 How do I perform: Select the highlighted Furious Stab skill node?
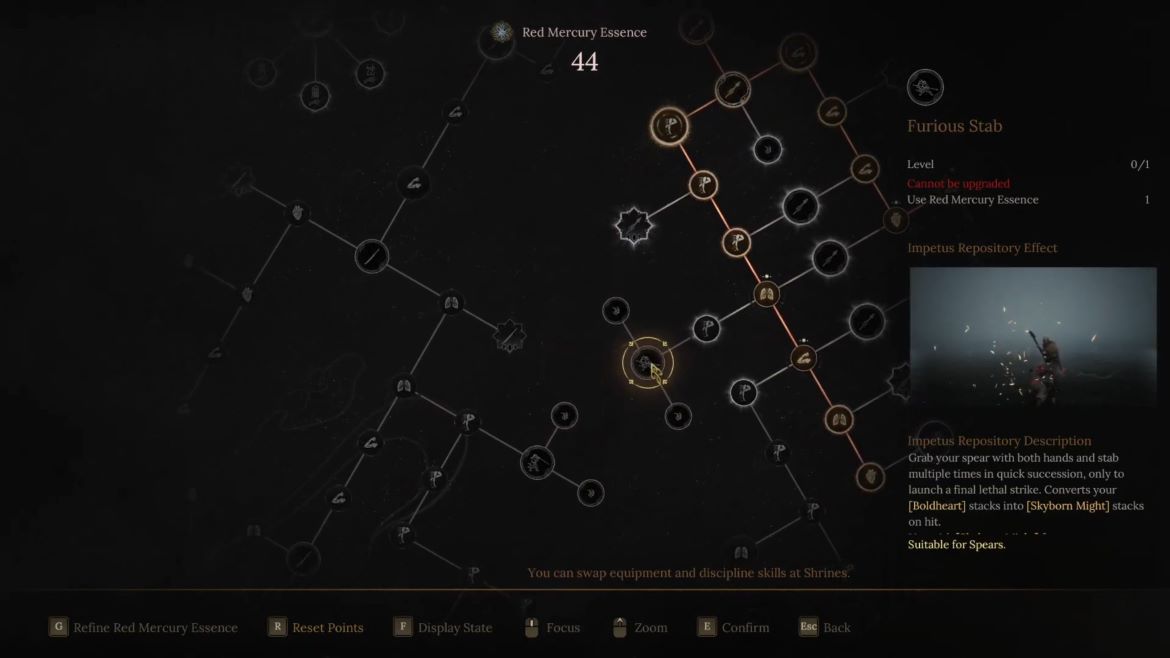tap(647, 363)
